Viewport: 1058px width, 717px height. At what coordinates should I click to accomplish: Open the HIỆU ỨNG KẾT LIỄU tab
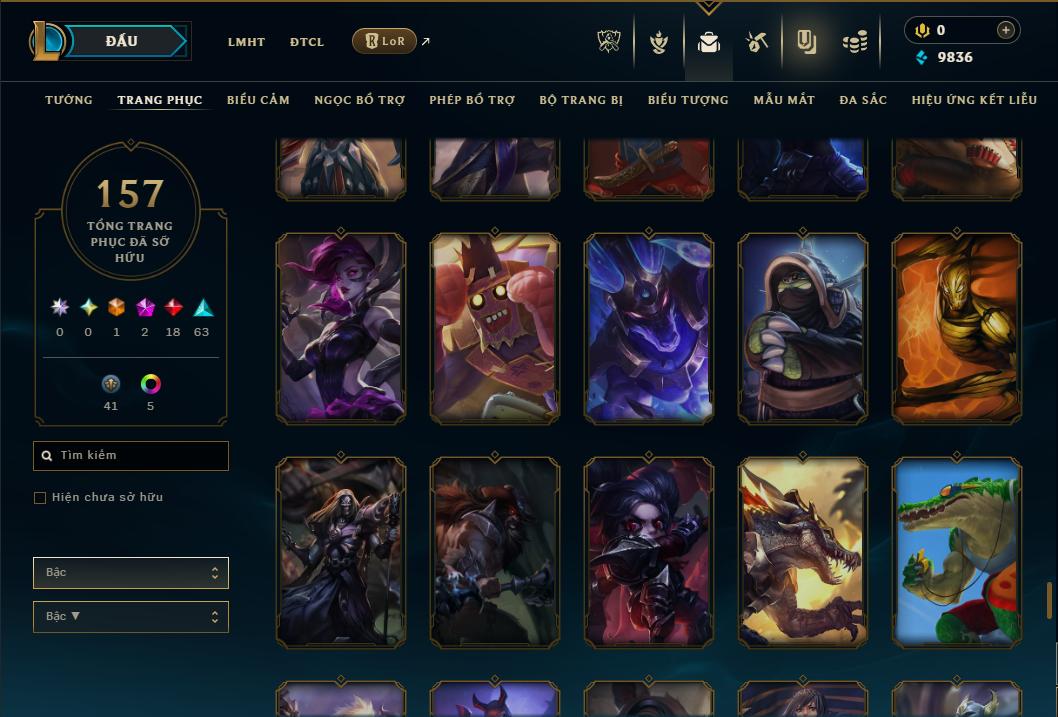click(975, 100)
